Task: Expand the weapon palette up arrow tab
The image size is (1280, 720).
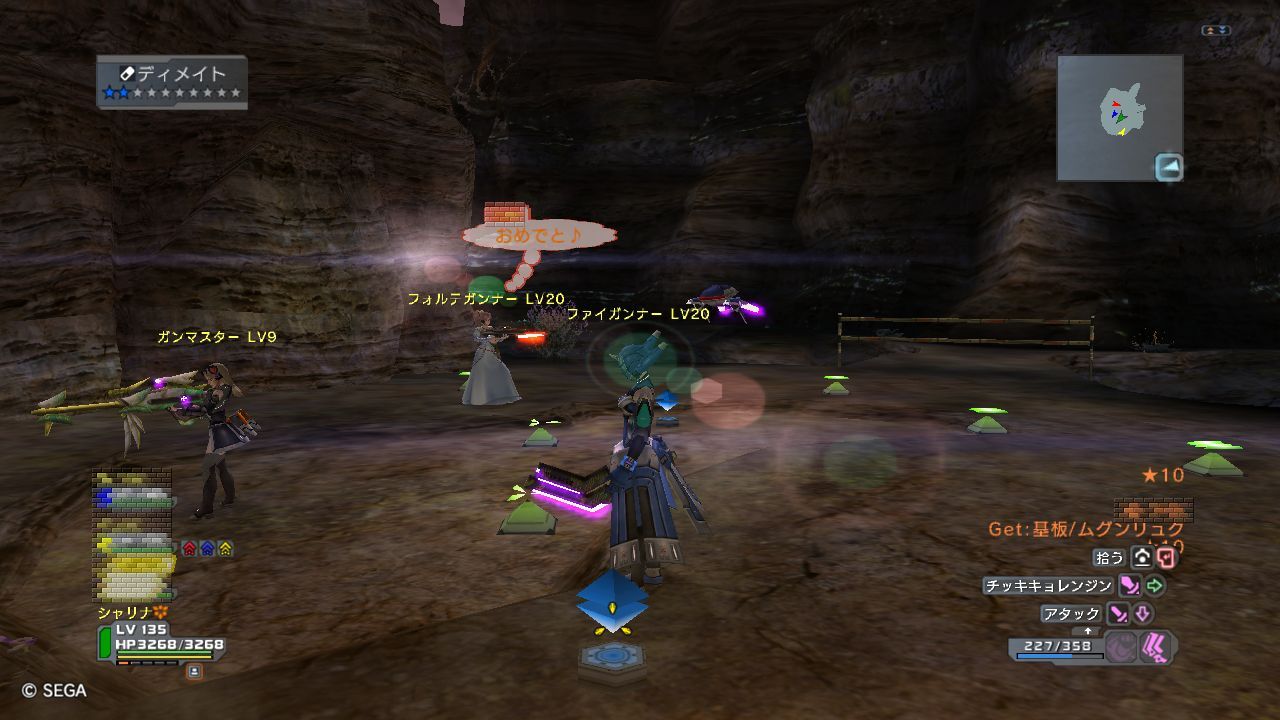Action: click(1089, 631)
